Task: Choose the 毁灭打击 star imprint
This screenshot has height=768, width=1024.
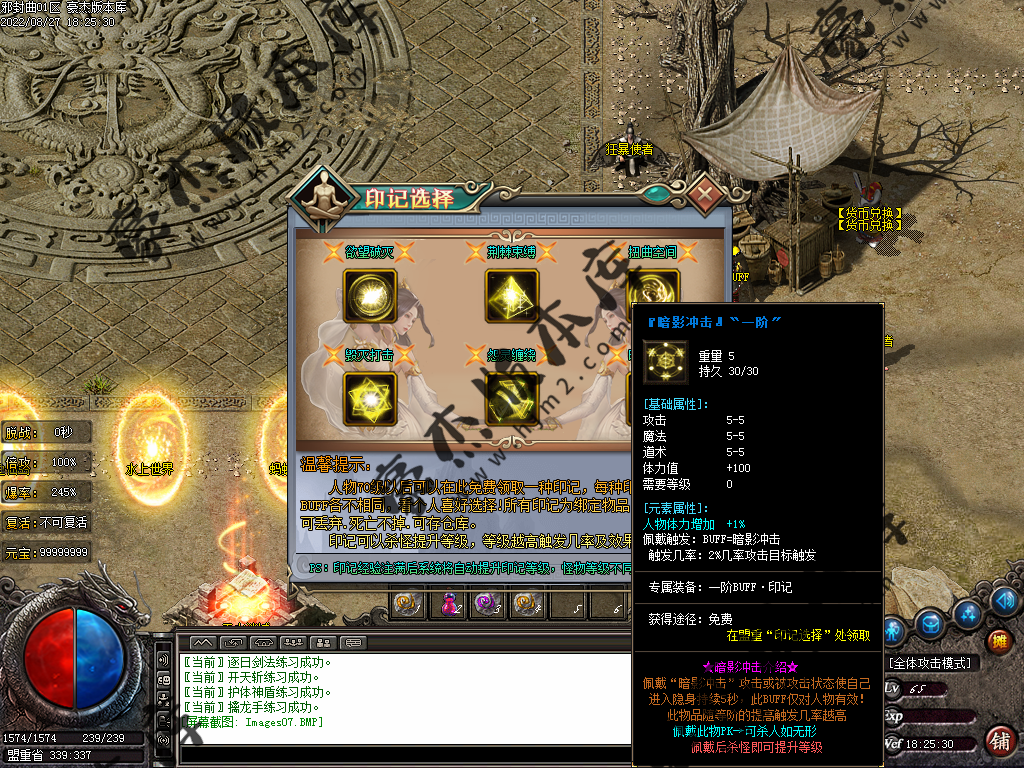Action: 370,399
